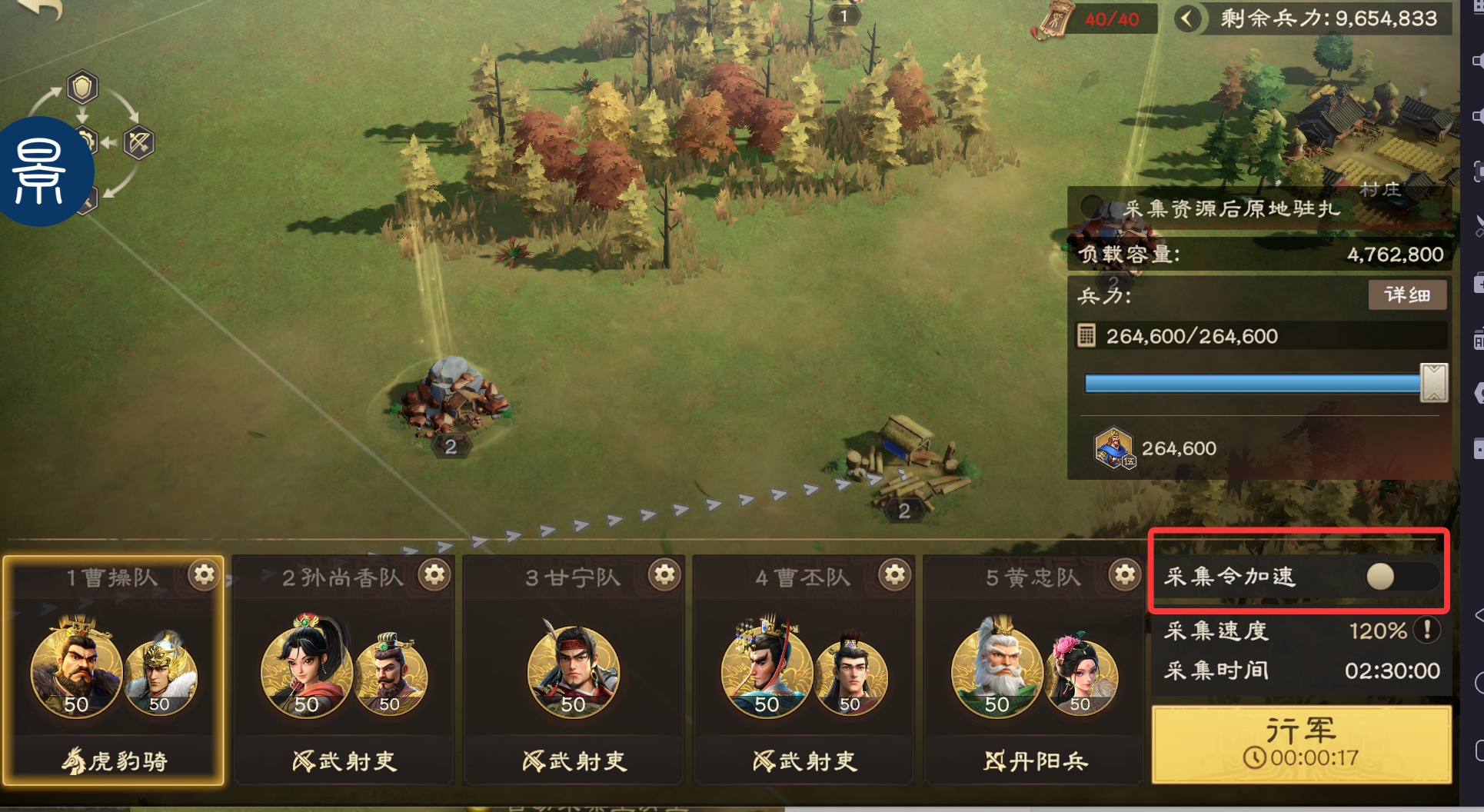The width and height of the screenshot is (1484, 812).
Task: Choose the 孙尚香队 squad card
Action: (343, 671)
